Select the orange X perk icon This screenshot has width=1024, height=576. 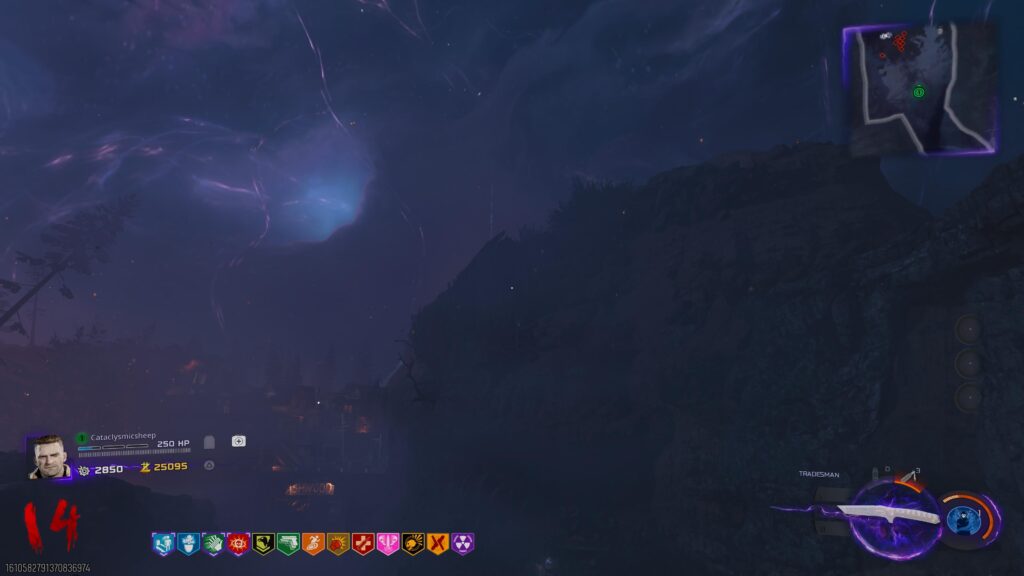438,544
